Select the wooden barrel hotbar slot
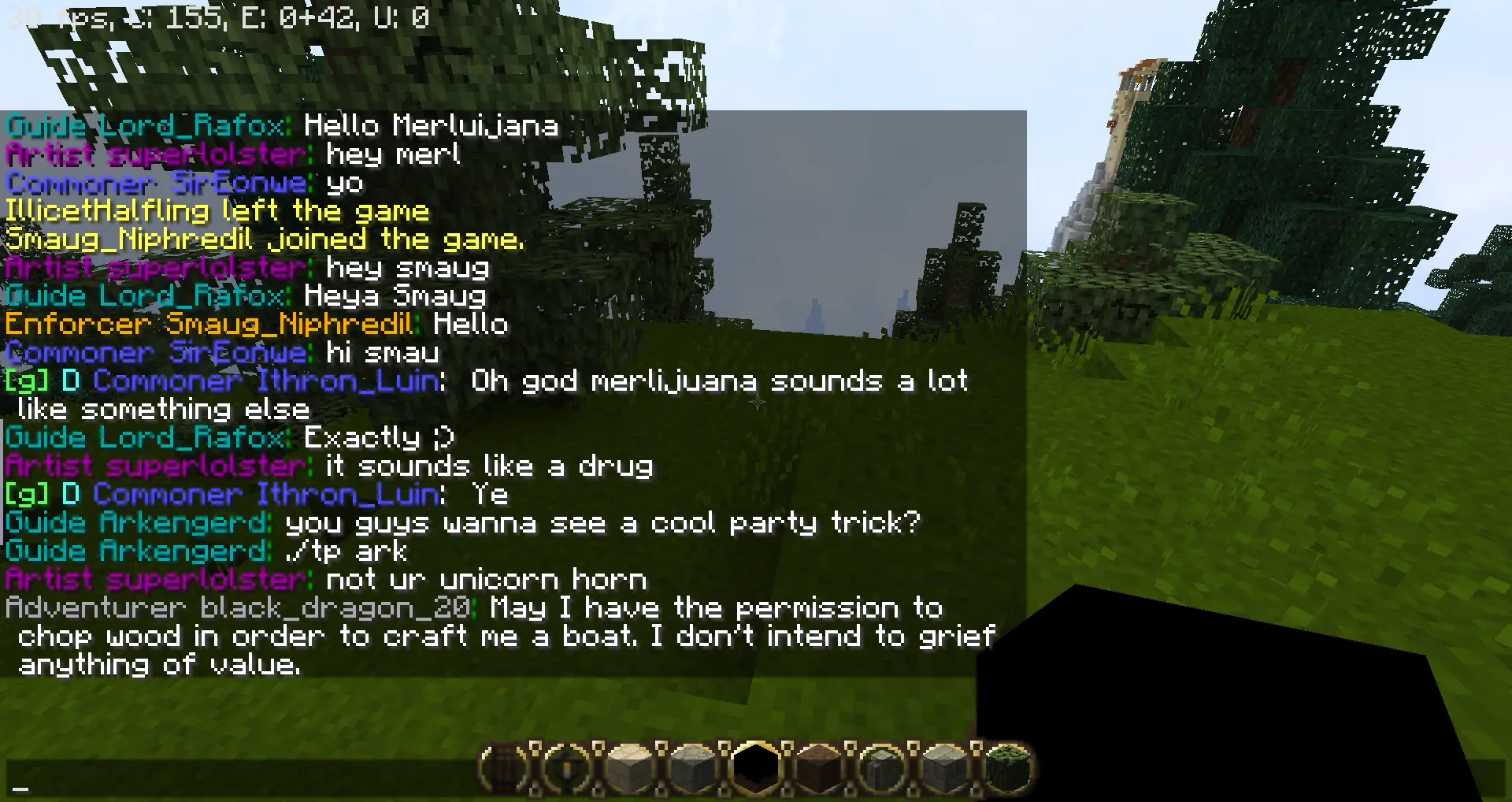1512x802 pixels. (x=505, y=767)
